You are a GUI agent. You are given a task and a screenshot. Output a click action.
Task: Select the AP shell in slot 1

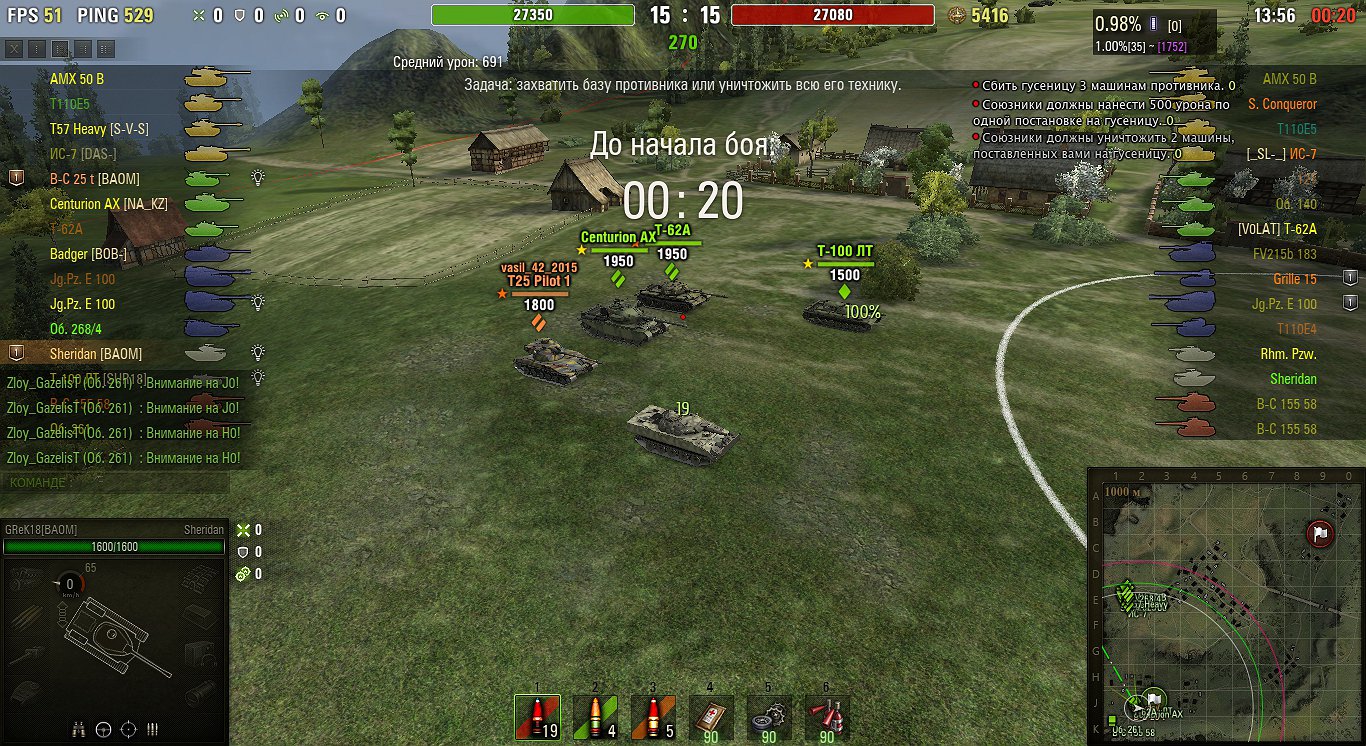pos(537,716)
